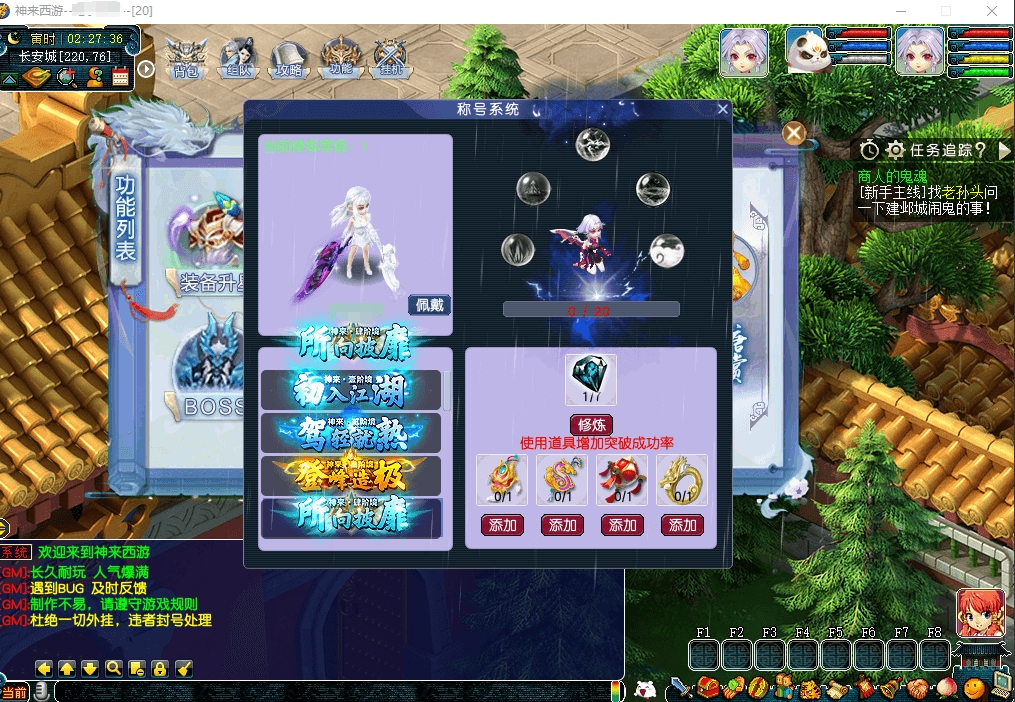Pick the golden 登峰造极 title
Screen dimensions: 1015x702
[x=351, y=476]
